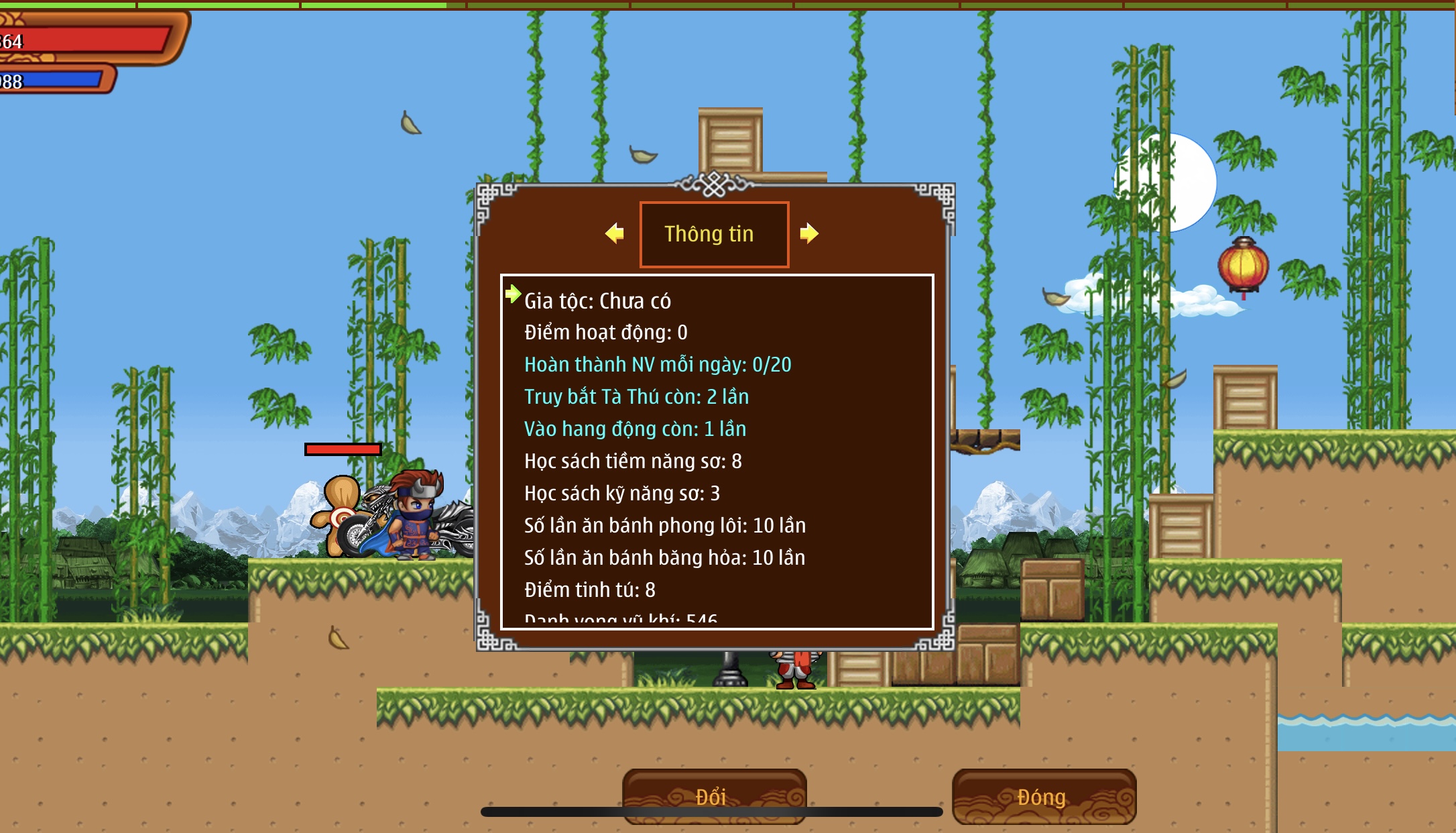
Task: Click the Đổi button
Action: pos(714,796)
